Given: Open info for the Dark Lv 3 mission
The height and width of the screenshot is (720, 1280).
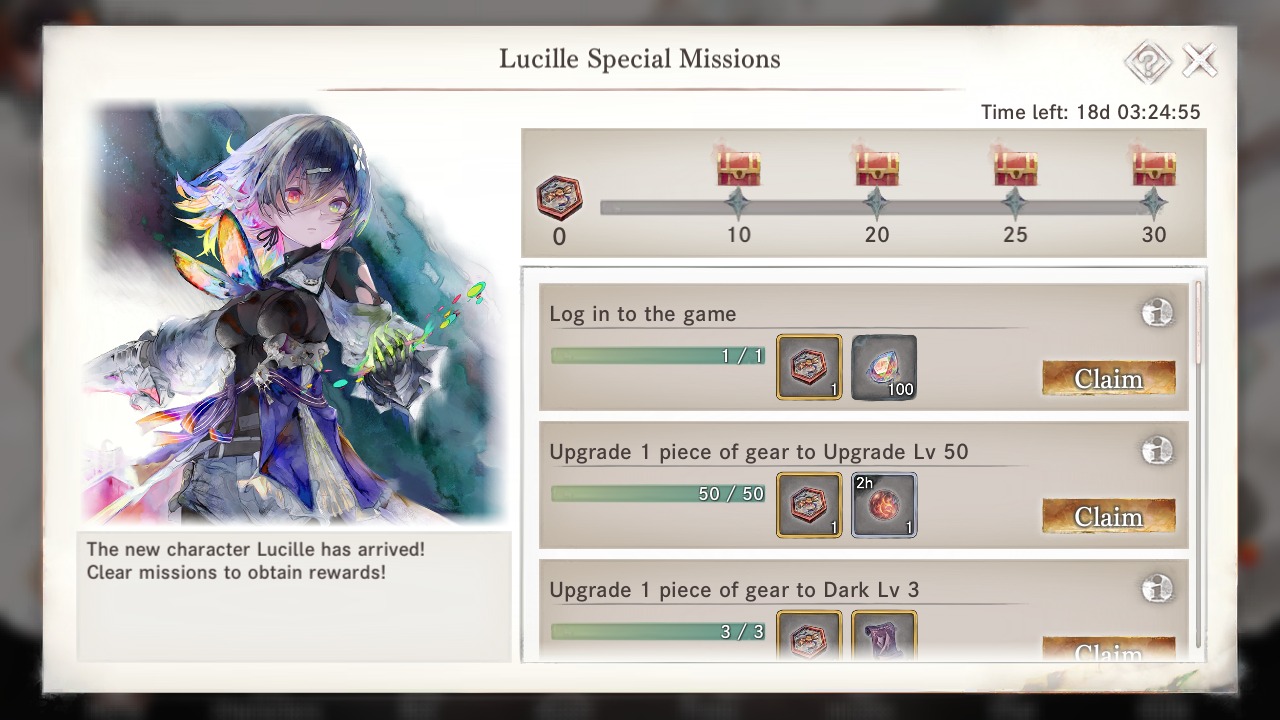Looking at the screenshot, I should 1157,589.
